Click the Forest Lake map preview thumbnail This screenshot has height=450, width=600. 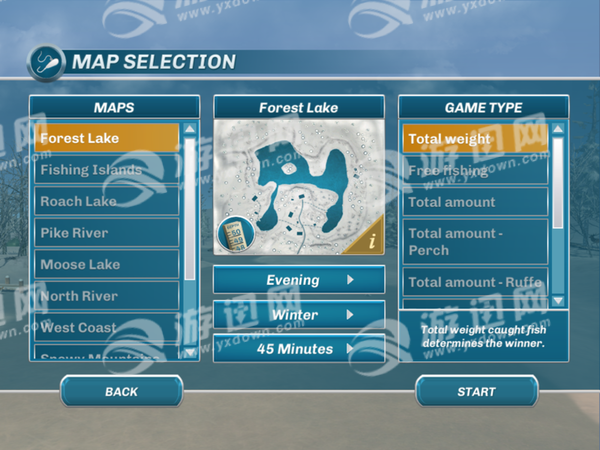click(x=296, y=185)
